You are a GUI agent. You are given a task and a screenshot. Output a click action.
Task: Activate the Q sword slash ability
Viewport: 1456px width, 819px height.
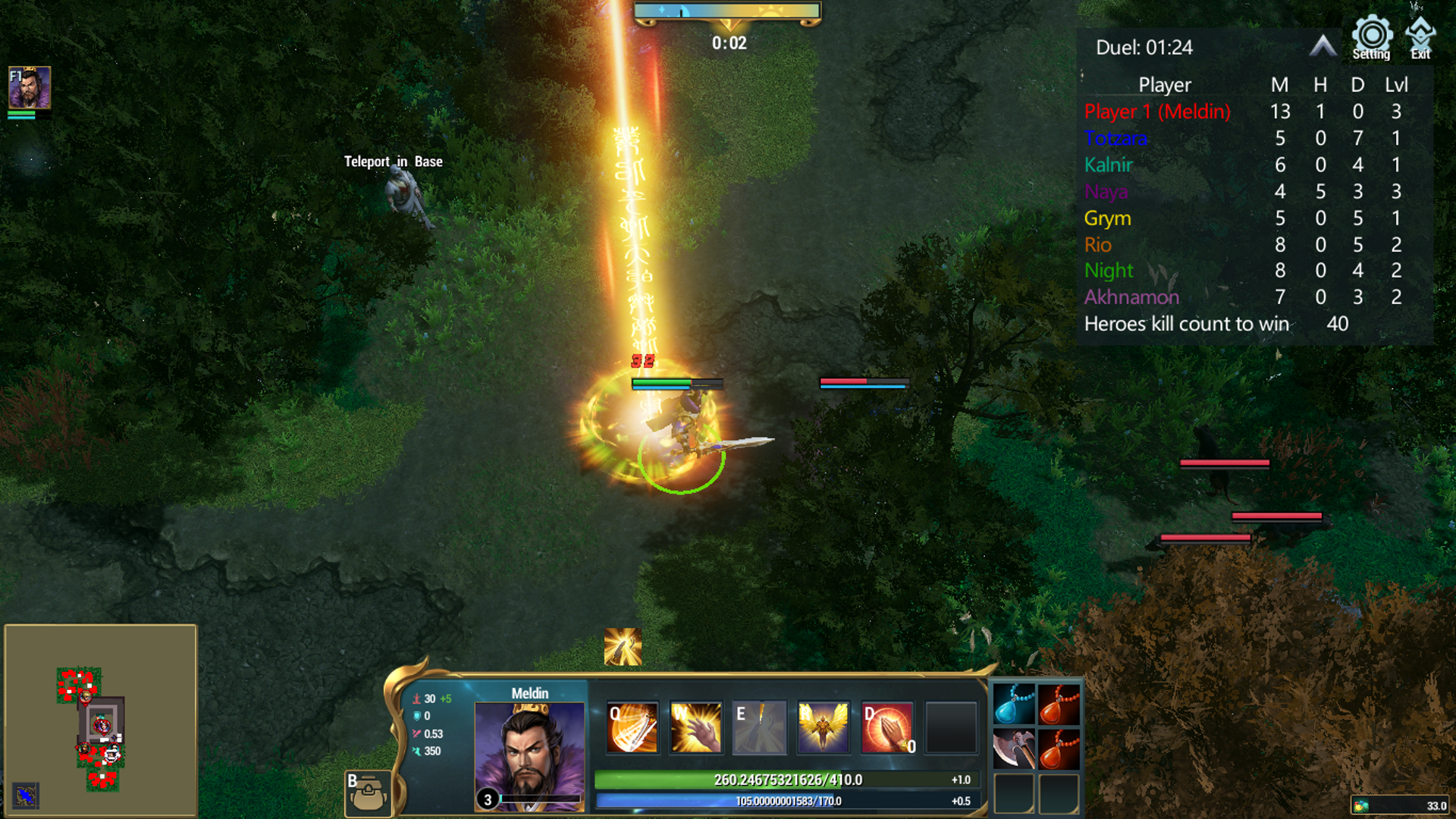pos(632,728)
